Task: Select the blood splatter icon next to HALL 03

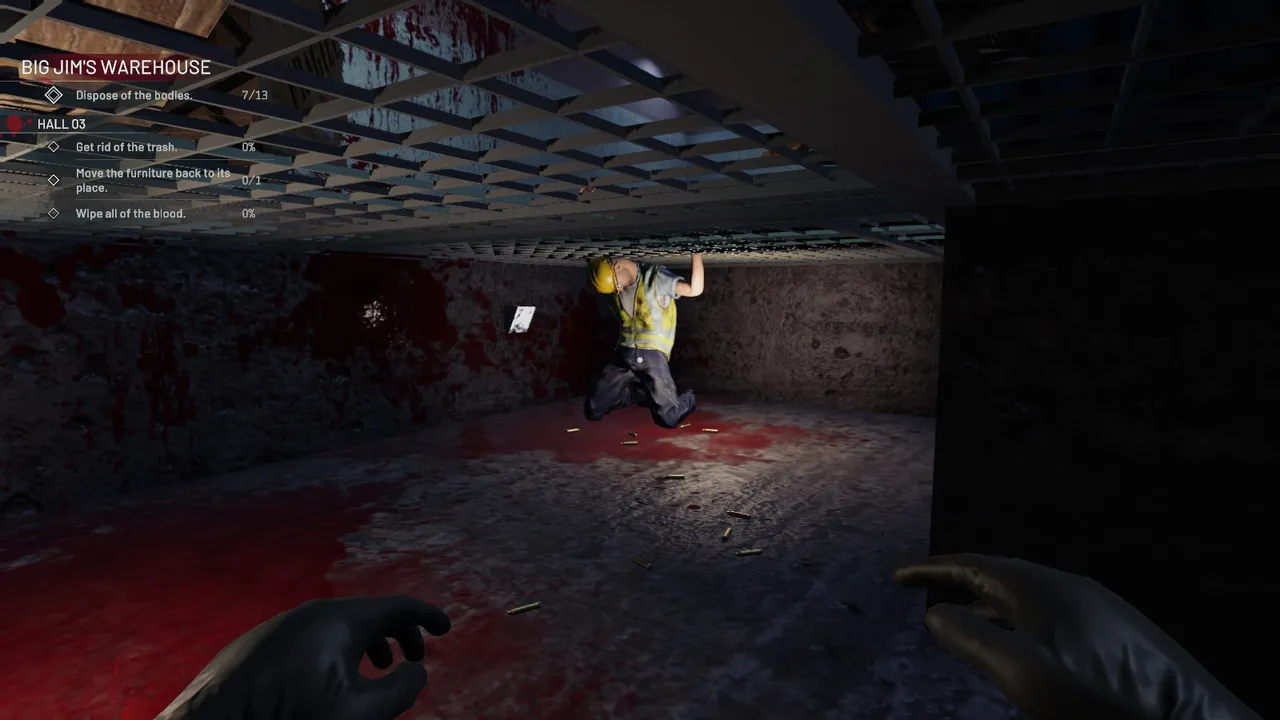Action: pos(14,122)
